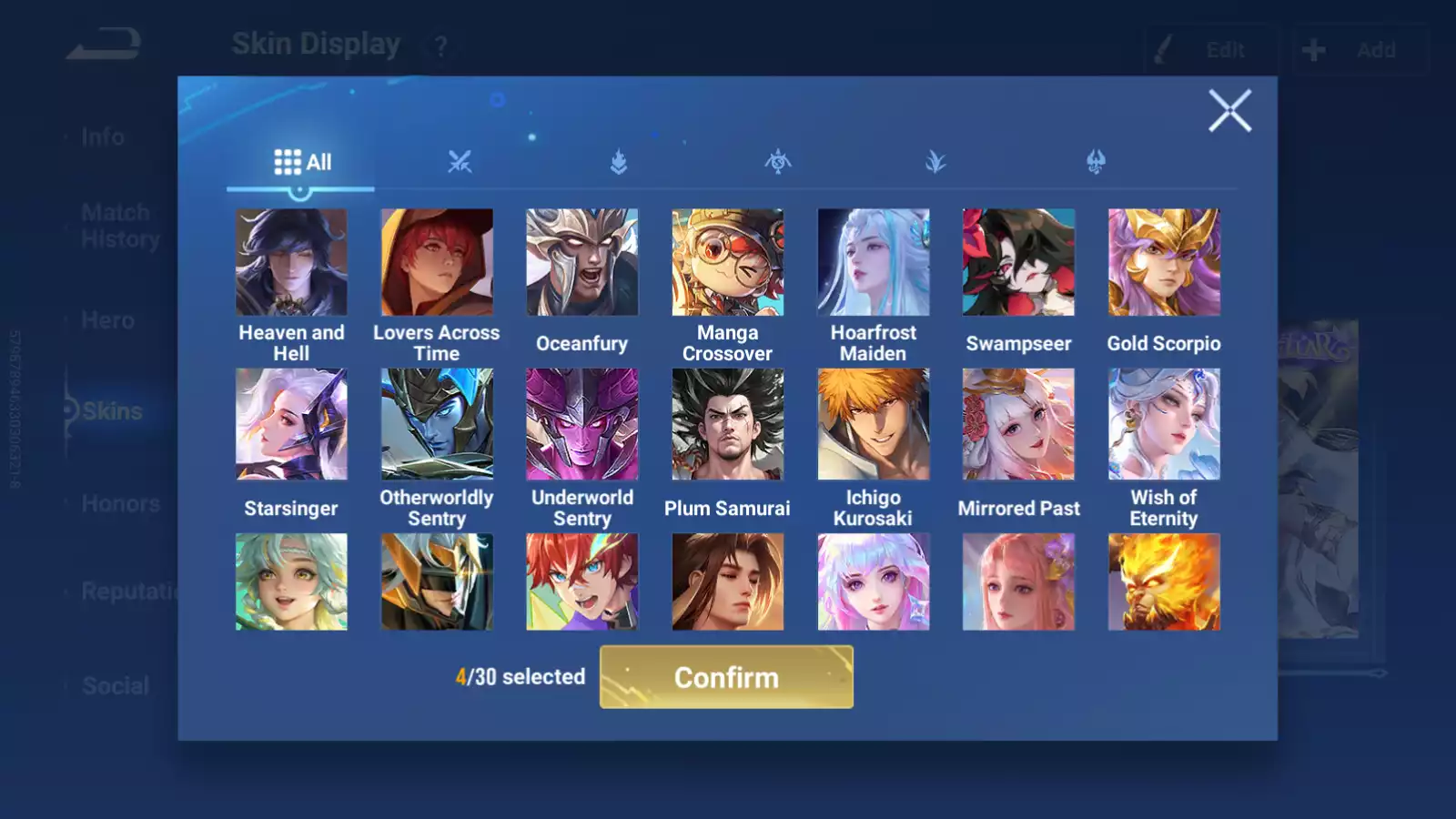Image resolution: width=1456 pixels, height=819 pixels.
Task: Pick the Oceanfury skin
Action: 582,262
